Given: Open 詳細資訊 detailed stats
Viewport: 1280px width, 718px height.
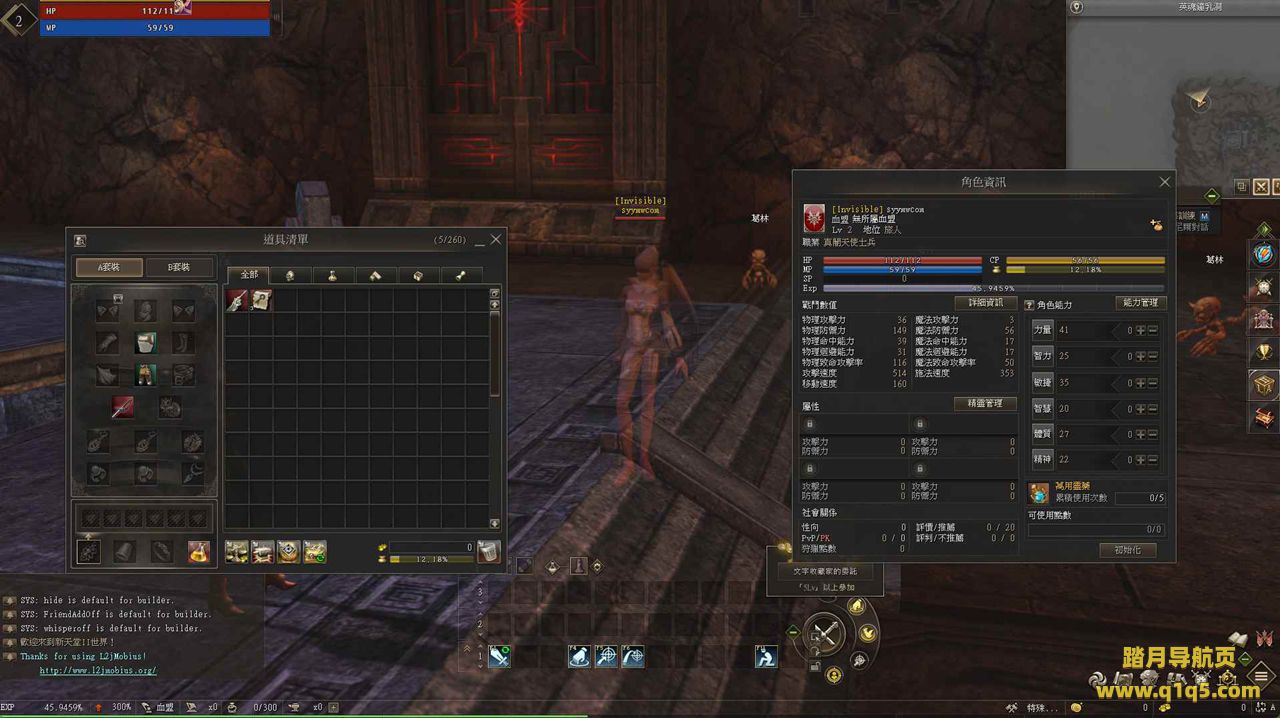Looking at the screenshot, I should pyautogui.click(x=985, y=303).
